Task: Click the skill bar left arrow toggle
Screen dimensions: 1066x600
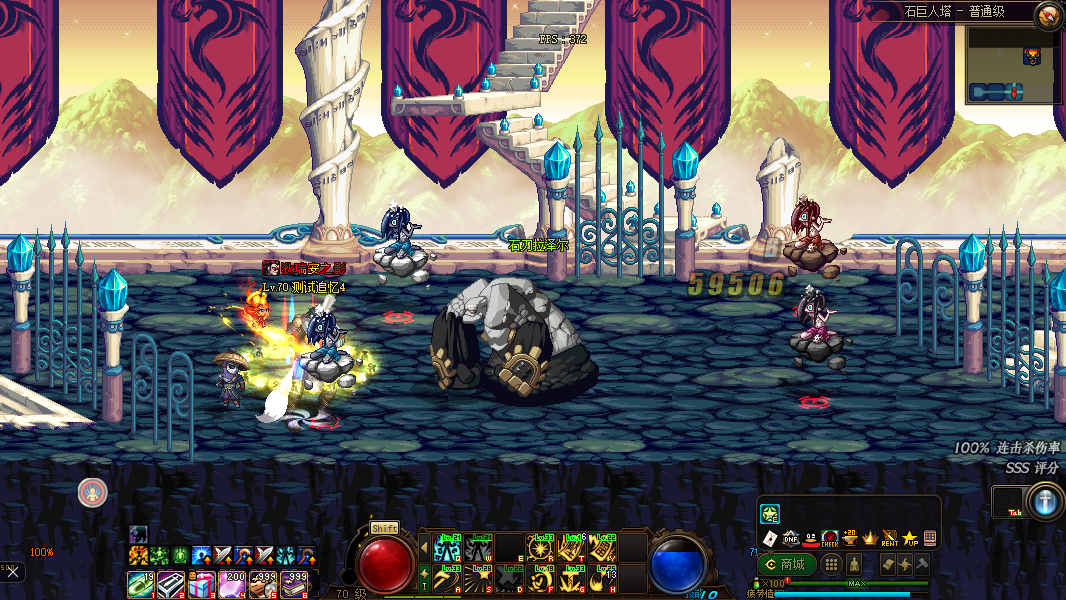Action: pyautogui.click(x=424, y=547)
